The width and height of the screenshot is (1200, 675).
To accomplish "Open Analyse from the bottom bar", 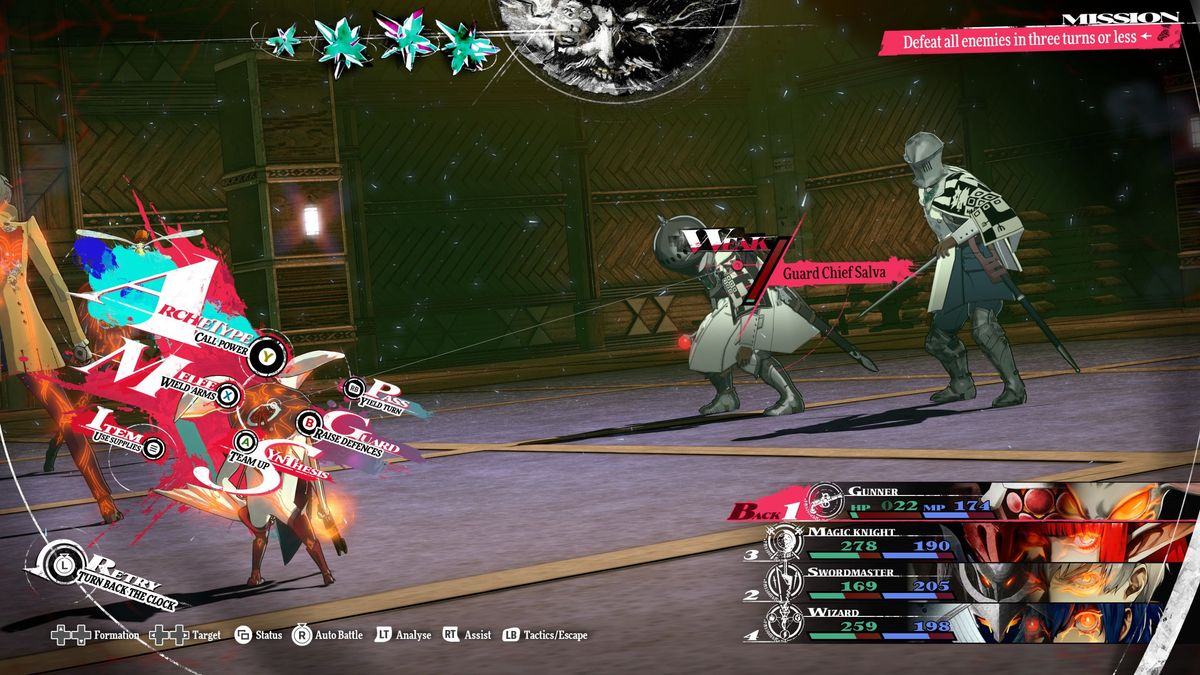I will pos(403,635).
